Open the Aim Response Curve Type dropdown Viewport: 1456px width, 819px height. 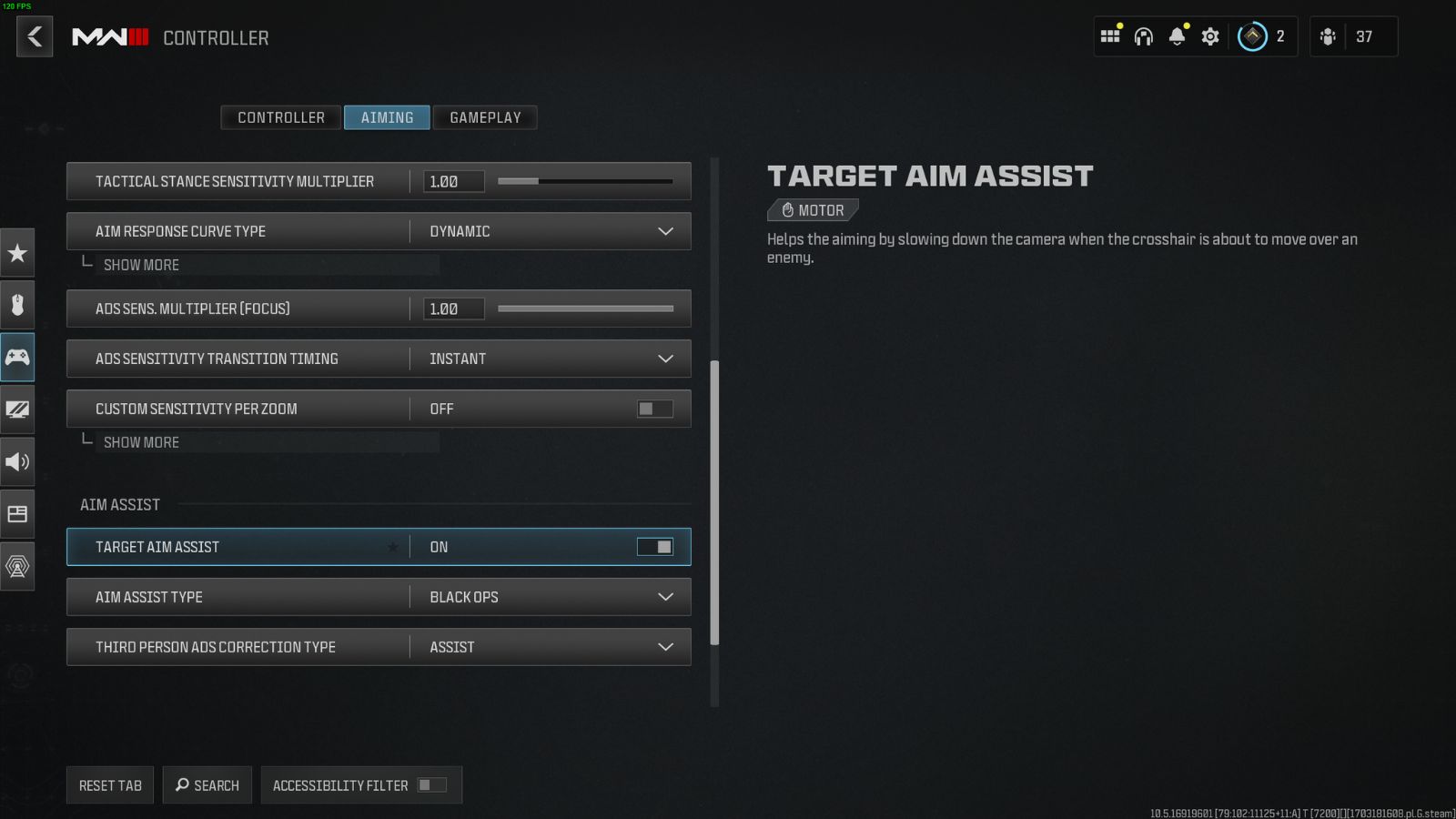665,231
